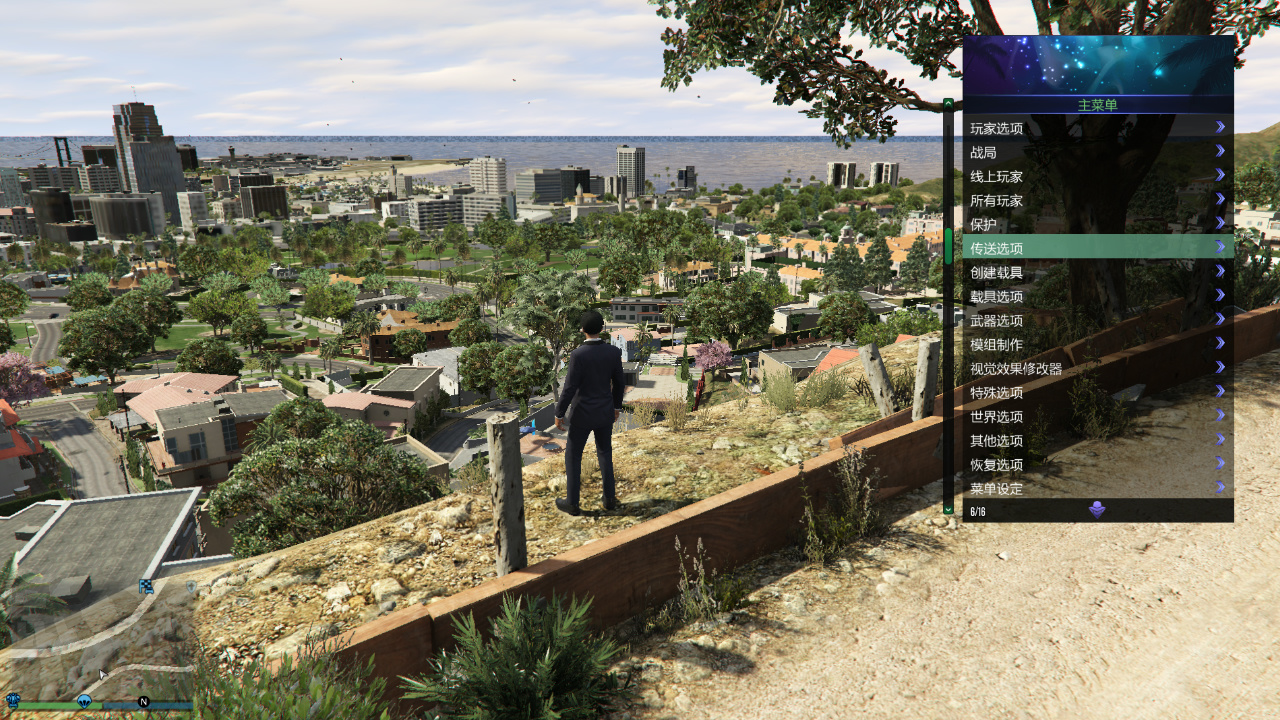Select the 战局 (Session) menu entry
The height and width of the screenshot is (720, 1280).
pos(1097,152)
